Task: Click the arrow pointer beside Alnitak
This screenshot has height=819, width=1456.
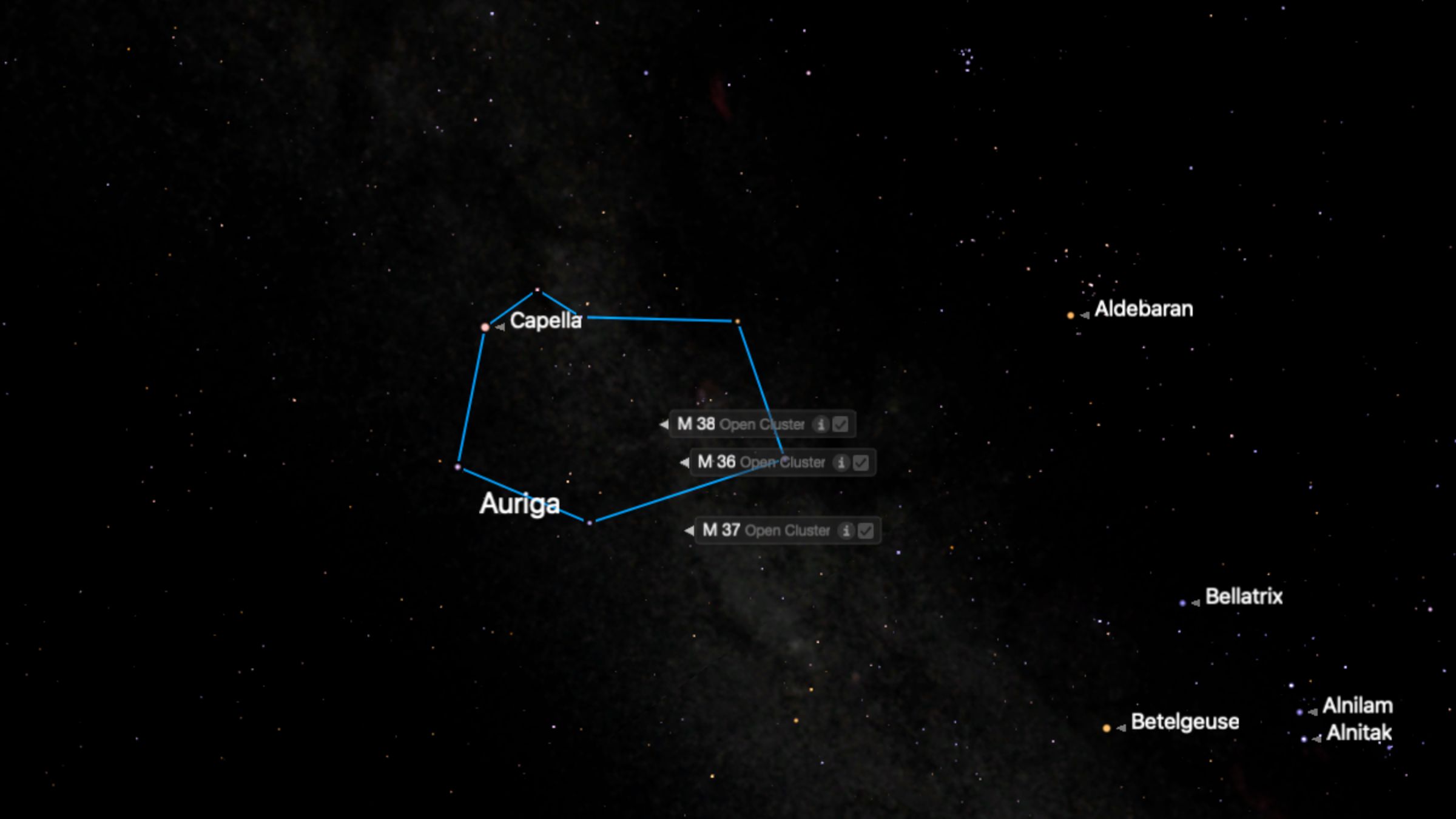Action: point(1316,740)
